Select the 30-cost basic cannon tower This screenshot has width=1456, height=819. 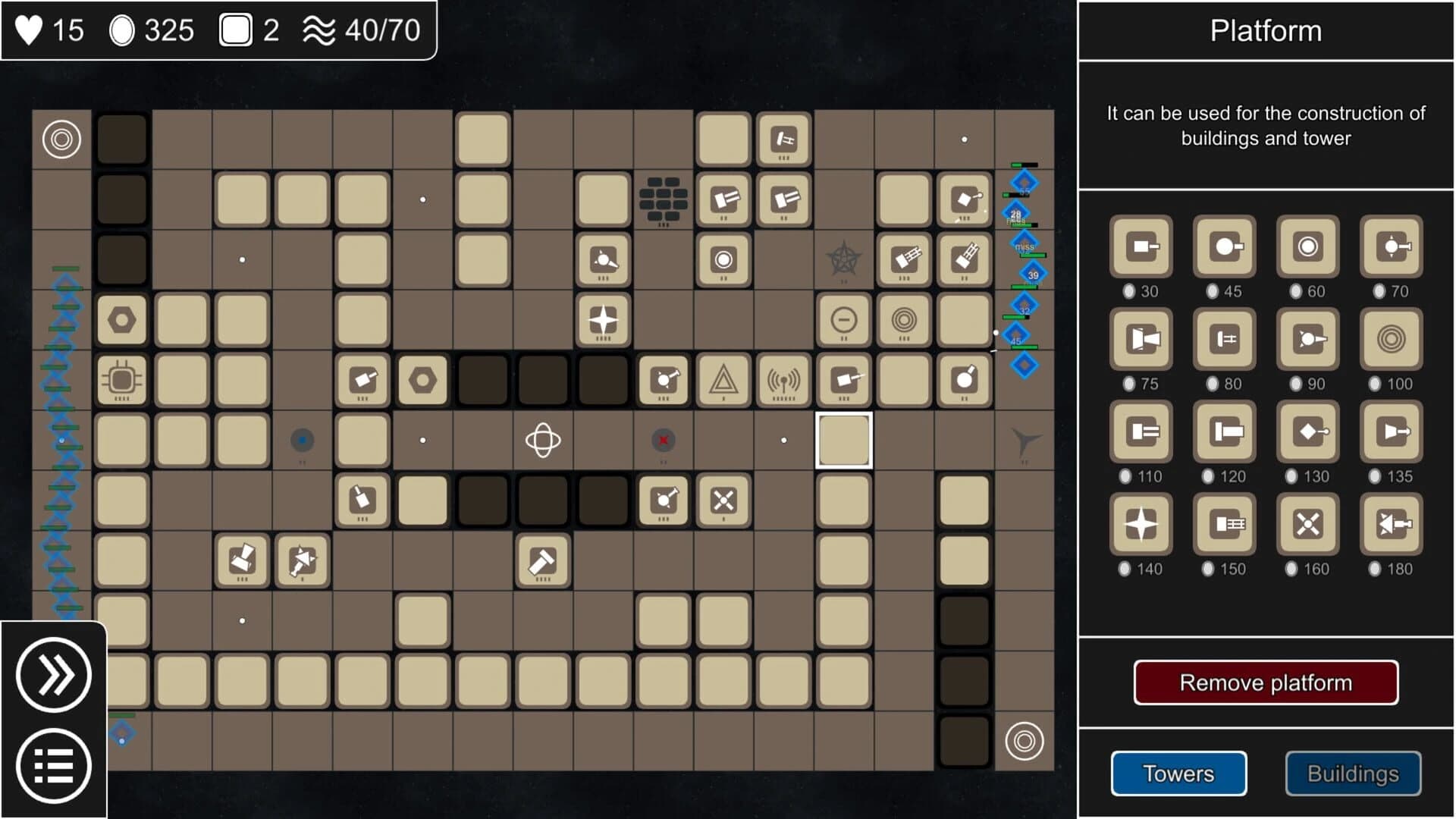[x=1141, y=246]
